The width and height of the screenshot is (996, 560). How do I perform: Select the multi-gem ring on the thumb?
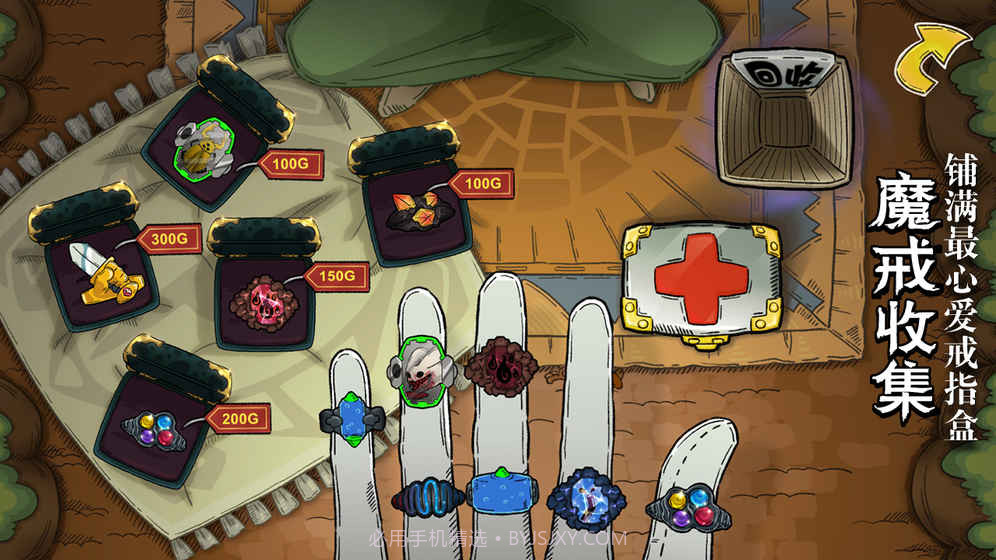pyautogui.click(x=688, y=506)
